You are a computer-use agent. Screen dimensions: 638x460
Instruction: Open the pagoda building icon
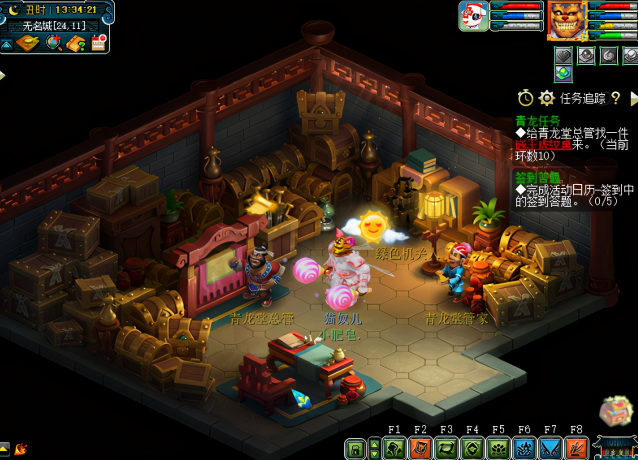click(614, 447)
